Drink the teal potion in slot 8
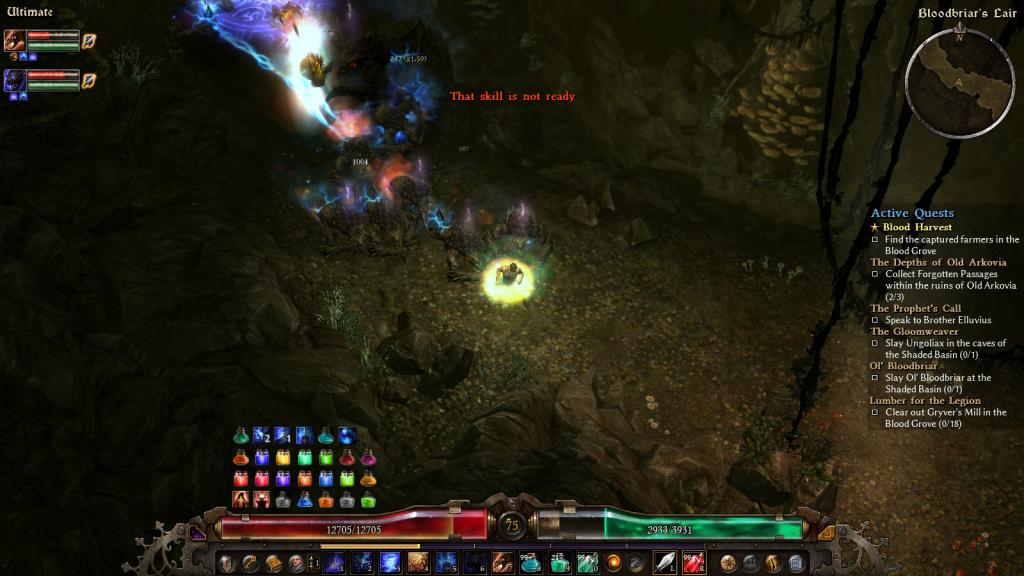 point(530,562)
